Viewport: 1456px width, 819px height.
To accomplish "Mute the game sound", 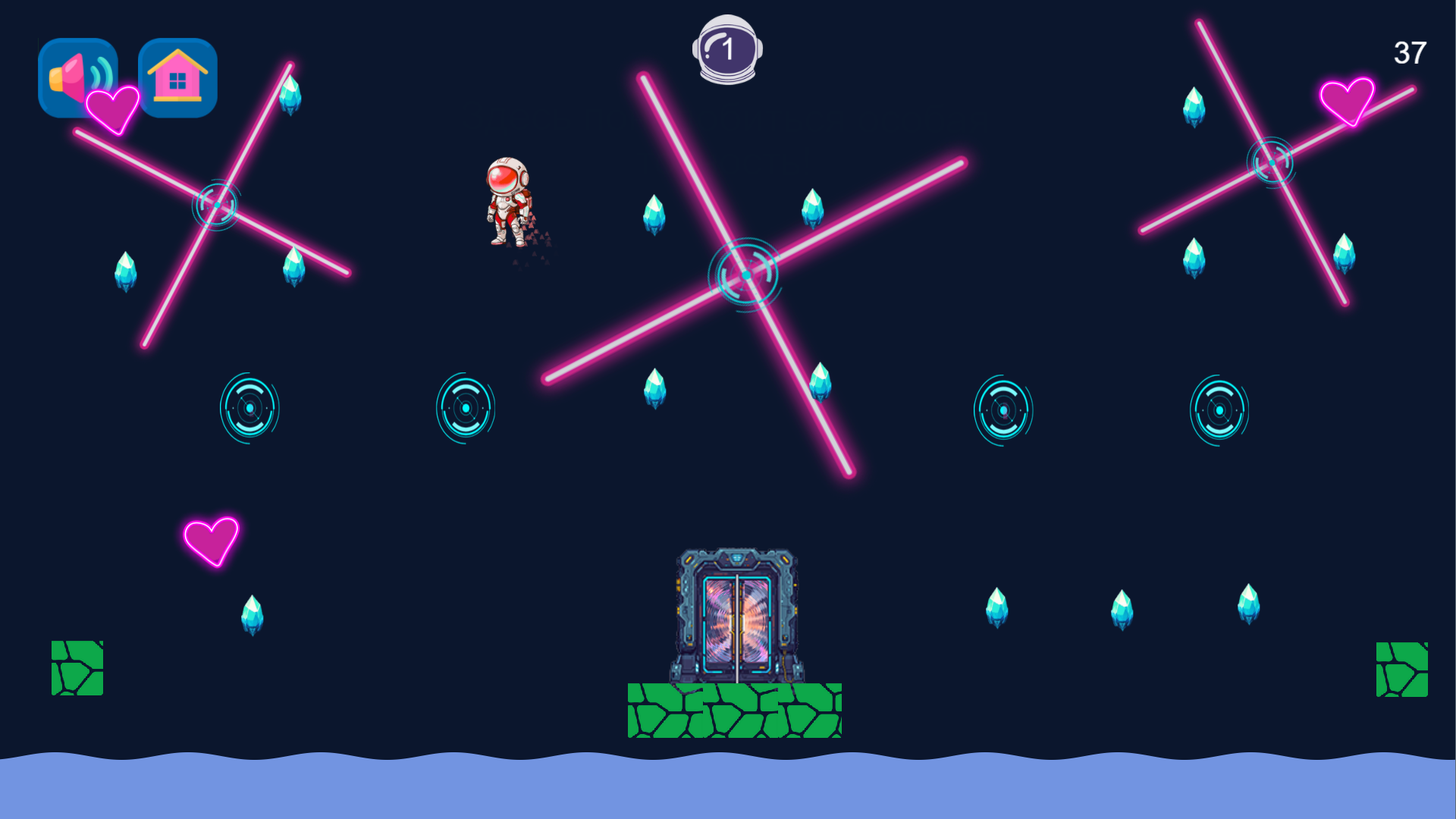I will tap(78, 77).
